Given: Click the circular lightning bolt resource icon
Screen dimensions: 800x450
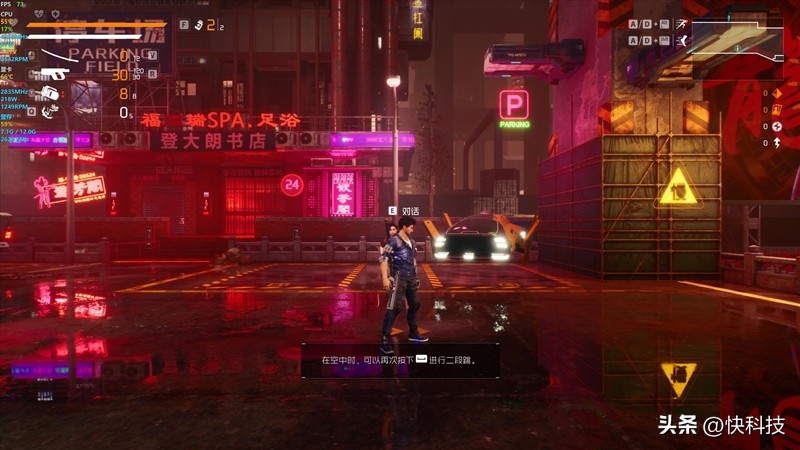Looking at the screenshot, I should pyautogui.click(x=777, y=126).
